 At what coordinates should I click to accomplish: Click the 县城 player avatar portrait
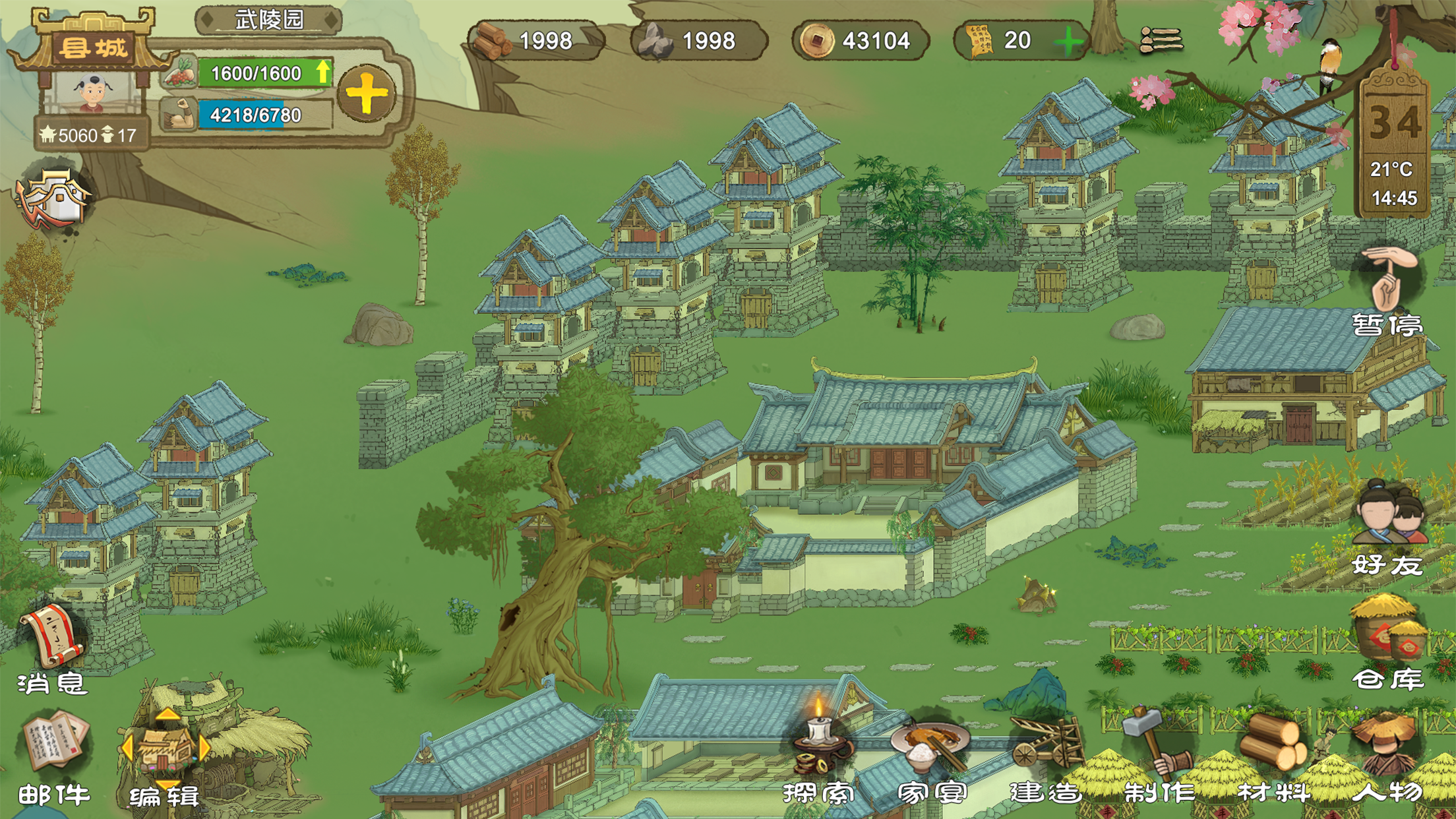coord(92,93)
